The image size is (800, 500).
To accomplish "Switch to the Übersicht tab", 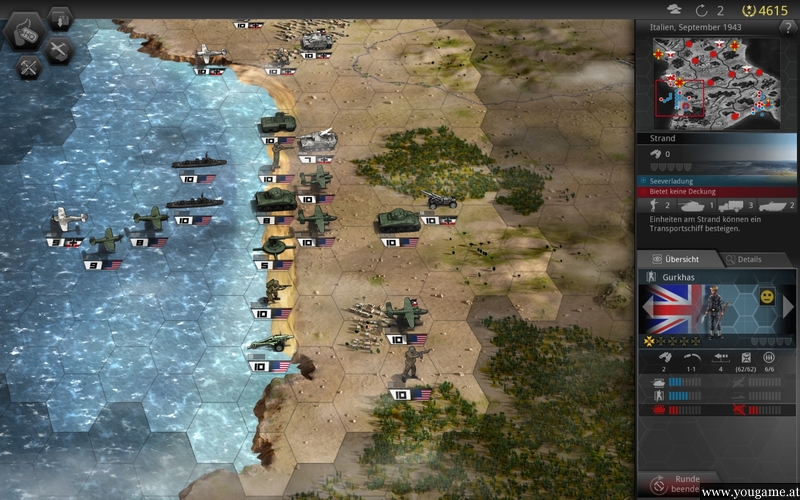I will click(675, 259).
